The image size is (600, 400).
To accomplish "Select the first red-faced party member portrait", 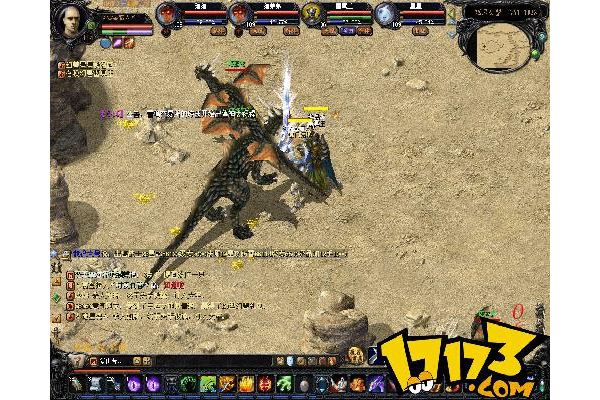I will coord(168,14).
